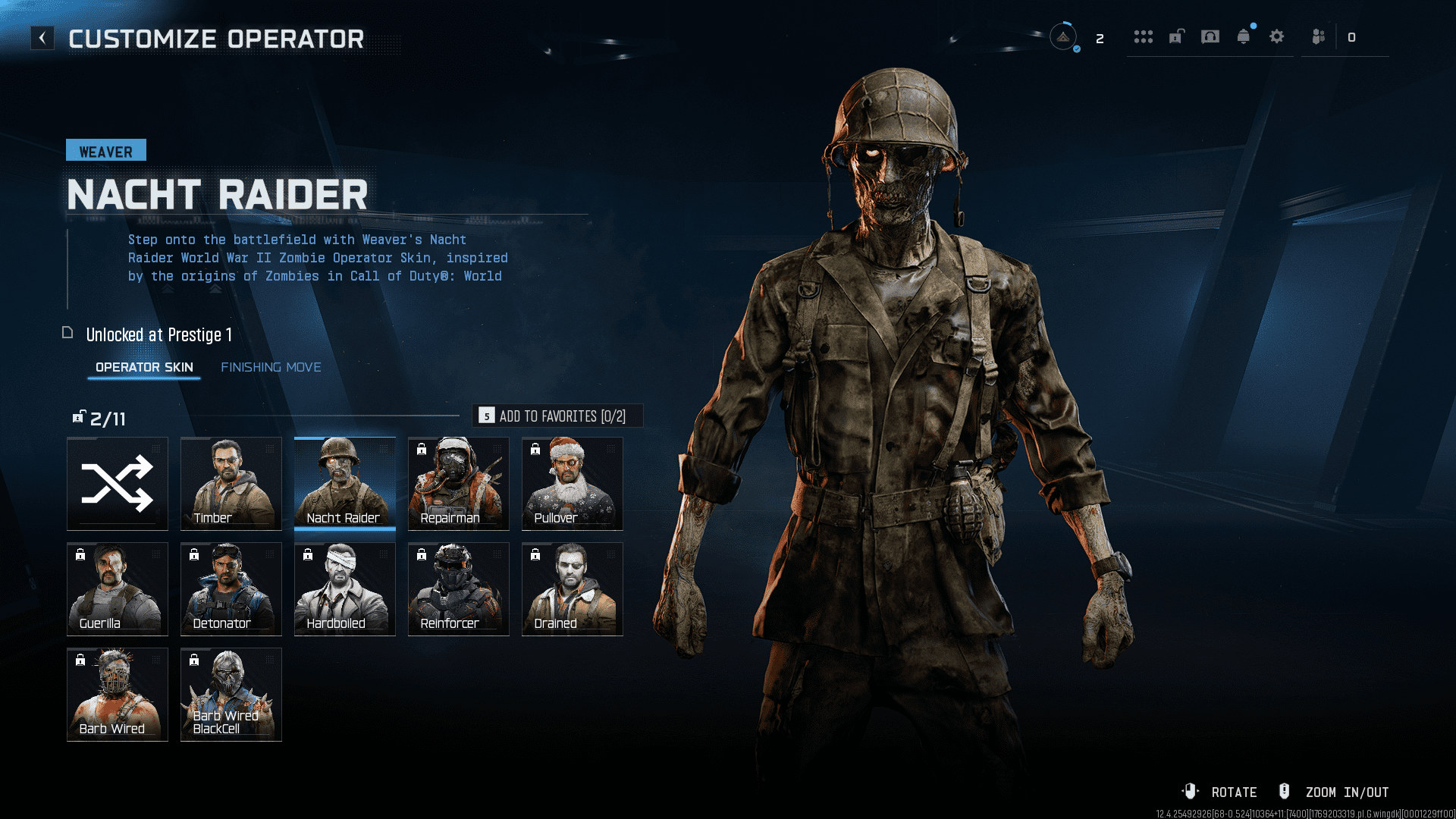The width and height of the screenshot is (1456, 819).
Task: Select the Hardboiled skin
Action: [345, 589]
